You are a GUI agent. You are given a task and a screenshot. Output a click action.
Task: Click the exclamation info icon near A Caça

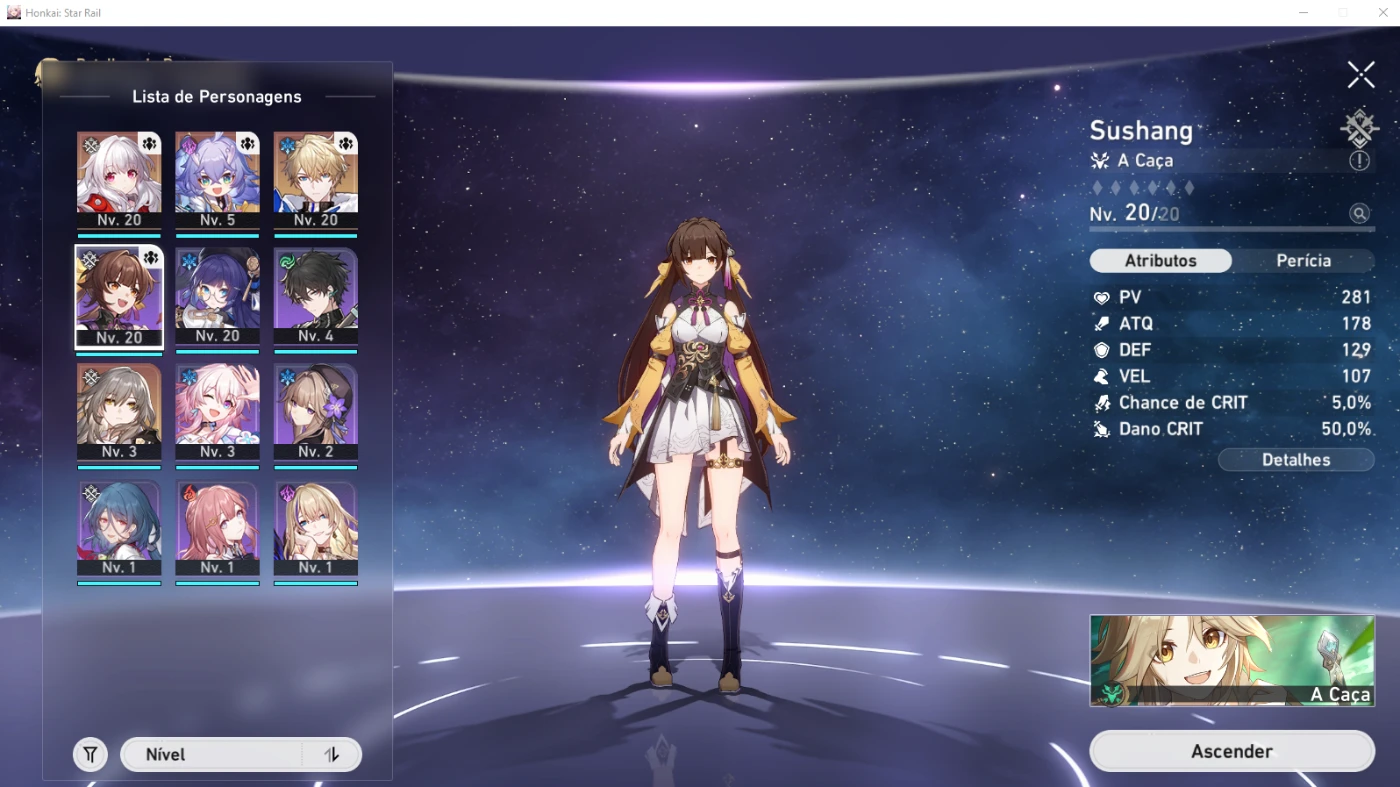point(1360,160)
